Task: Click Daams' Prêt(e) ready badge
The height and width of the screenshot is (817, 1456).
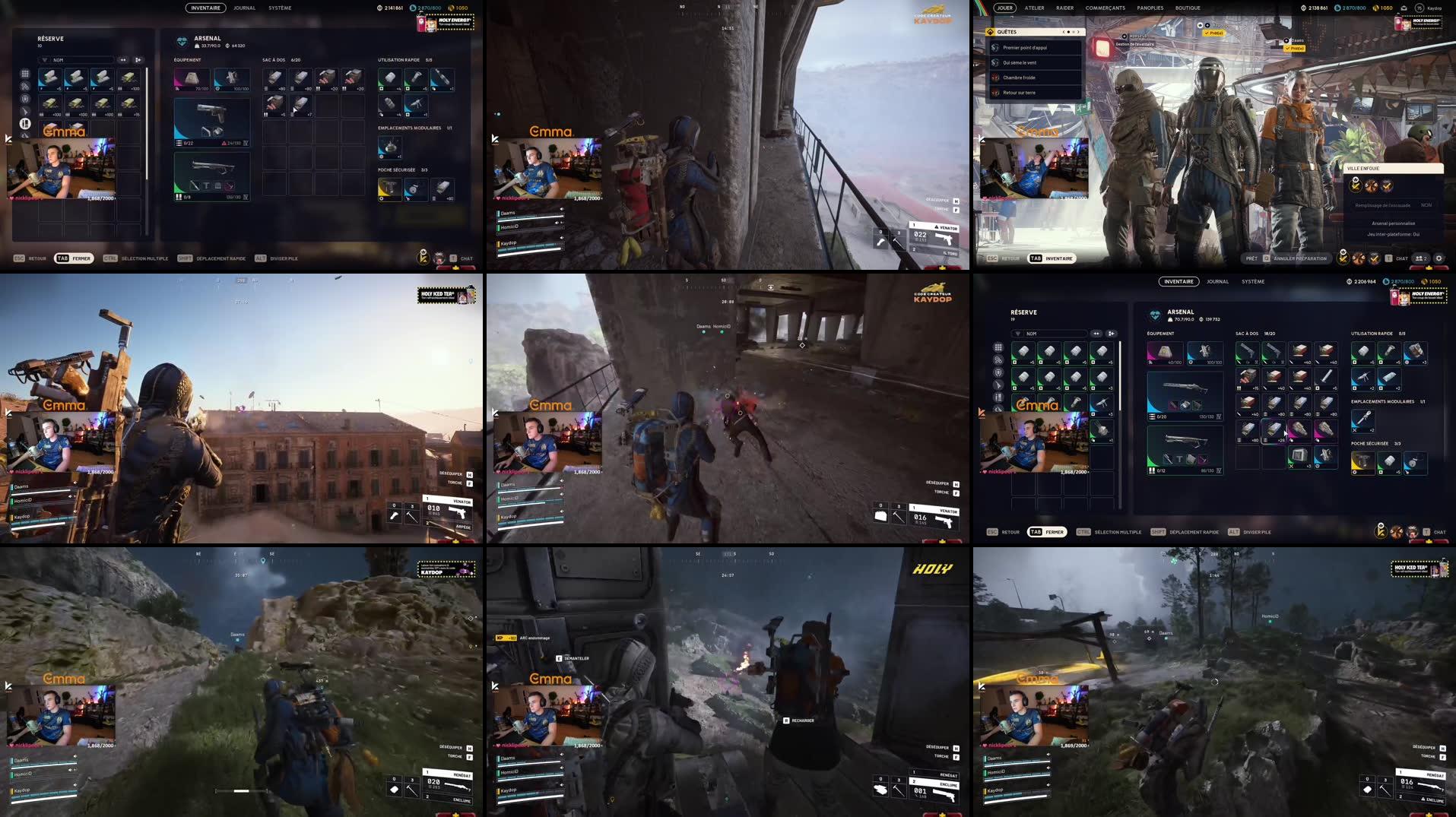Action: coord(1296,47)
